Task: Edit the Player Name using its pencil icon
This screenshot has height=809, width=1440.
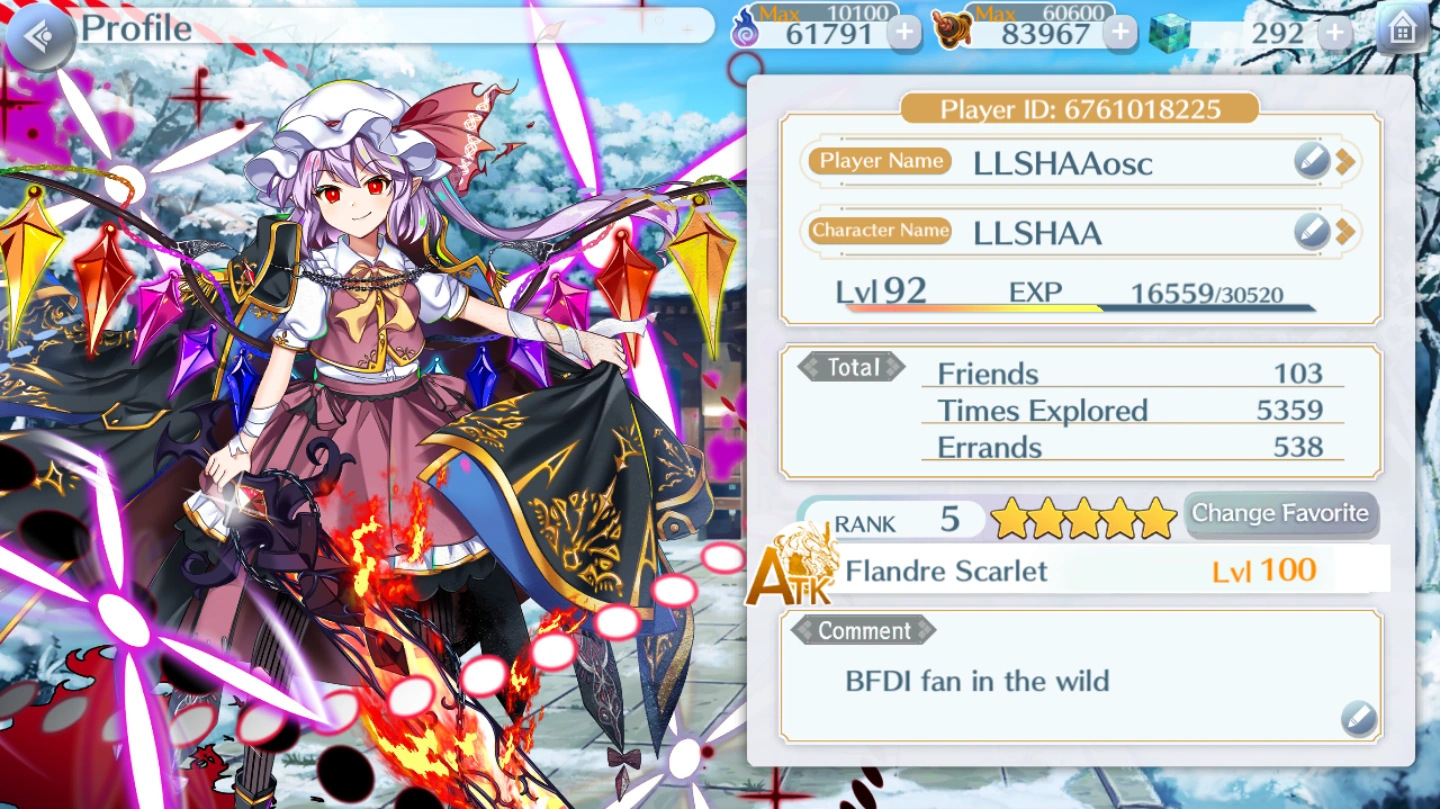Action: coord(1310,161)
